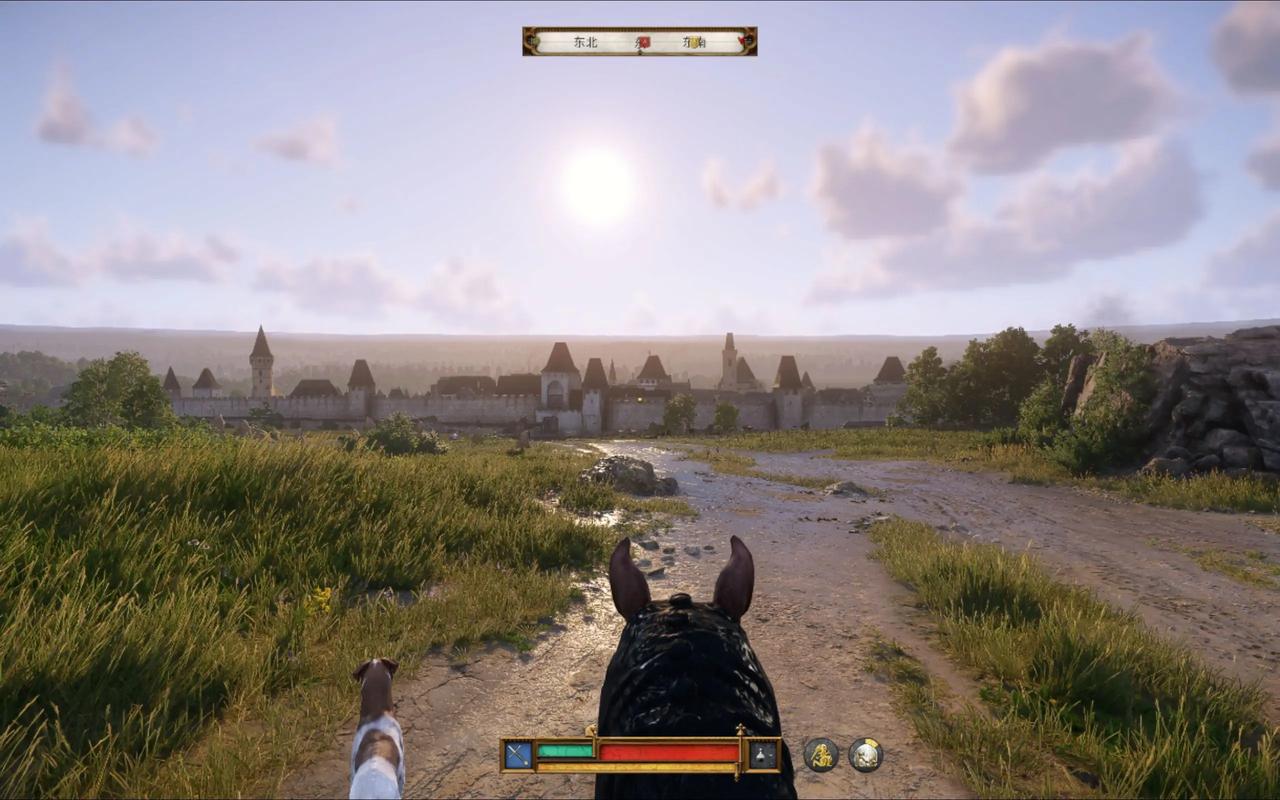1280x800 pixels.
Task: Select the crossed weapons slot on blue
Action: coord(518,754)
